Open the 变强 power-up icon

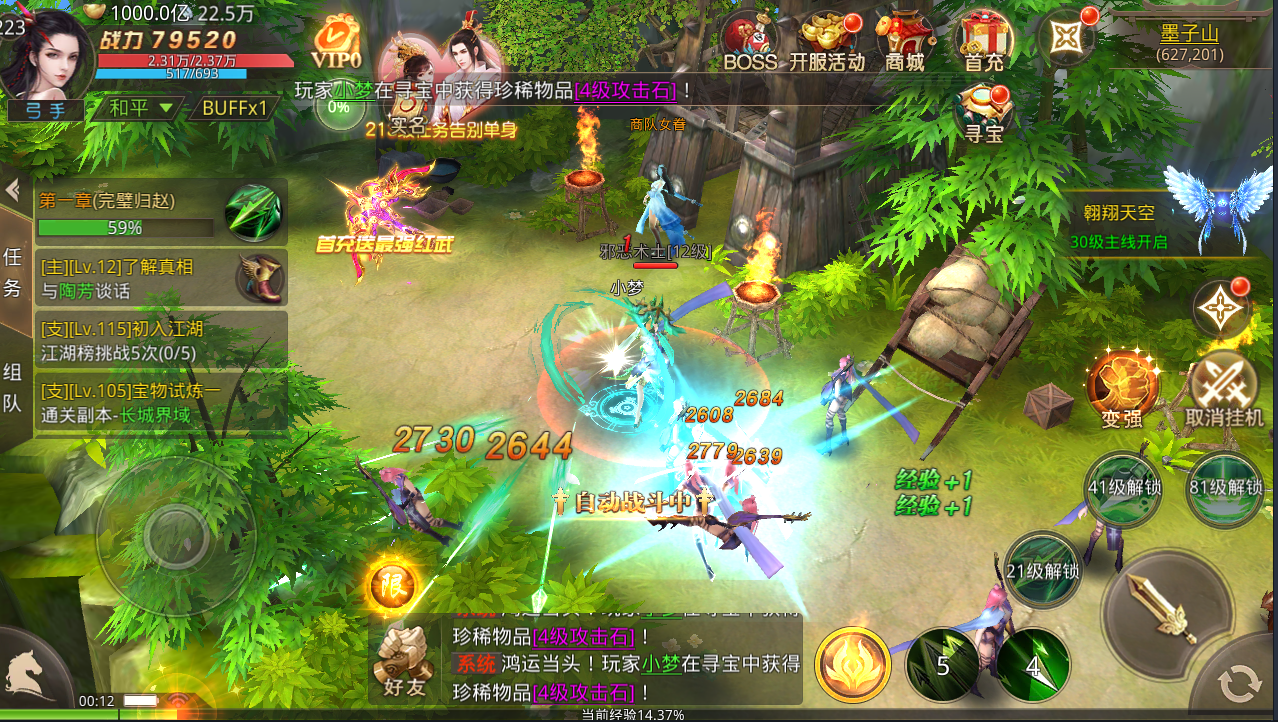click(1122, 388)
